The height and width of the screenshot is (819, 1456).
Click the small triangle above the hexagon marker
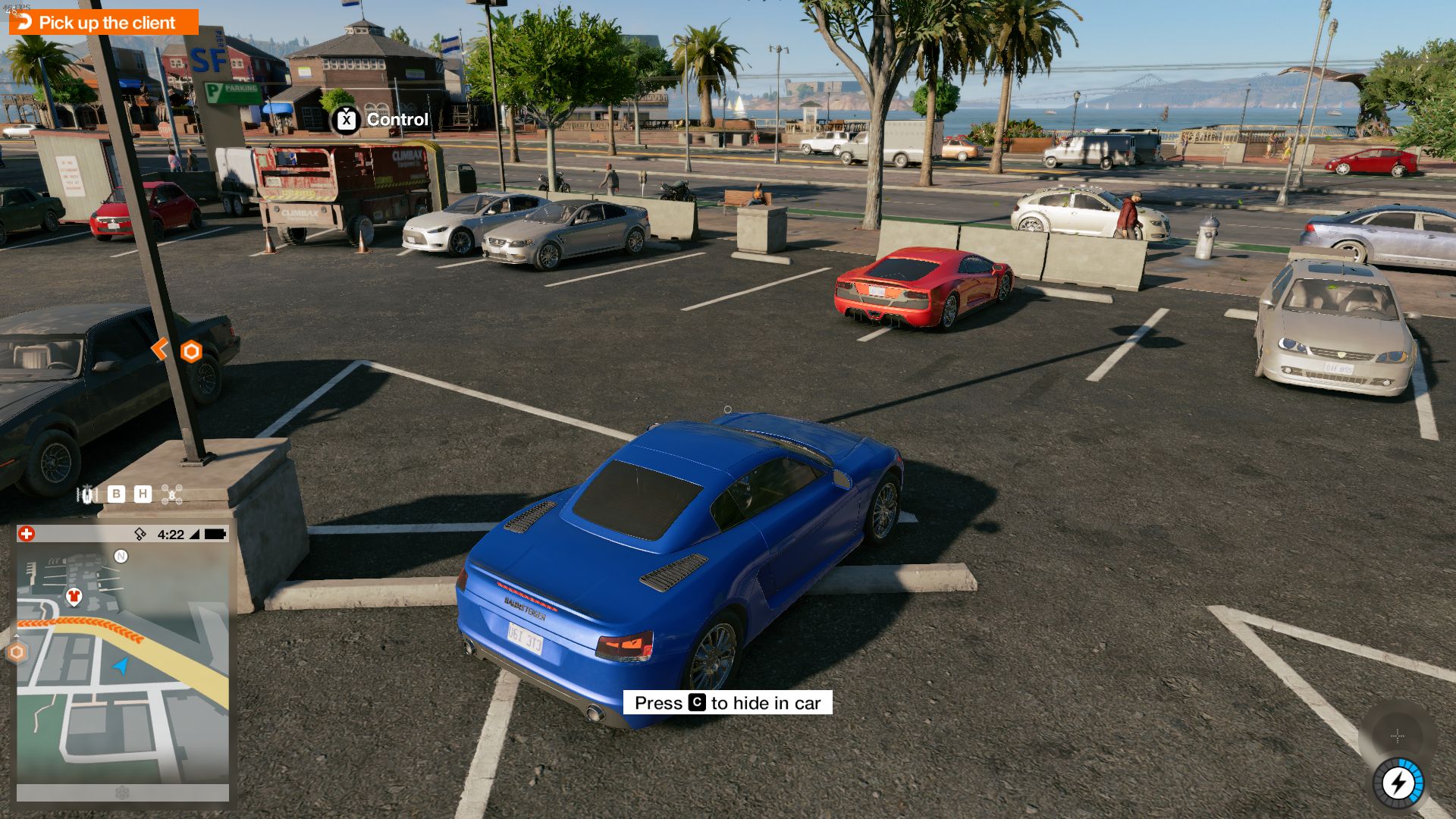click(17, 635)
